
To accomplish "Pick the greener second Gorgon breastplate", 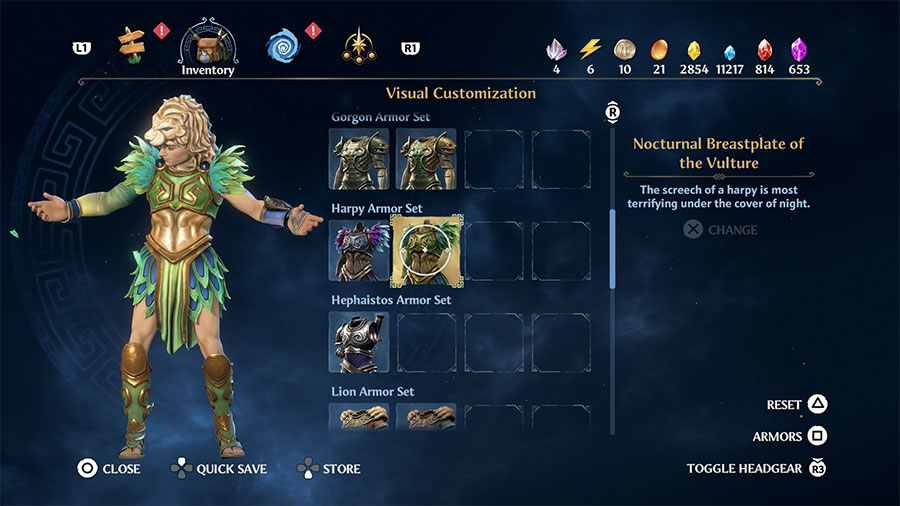I will pos(426,158).
